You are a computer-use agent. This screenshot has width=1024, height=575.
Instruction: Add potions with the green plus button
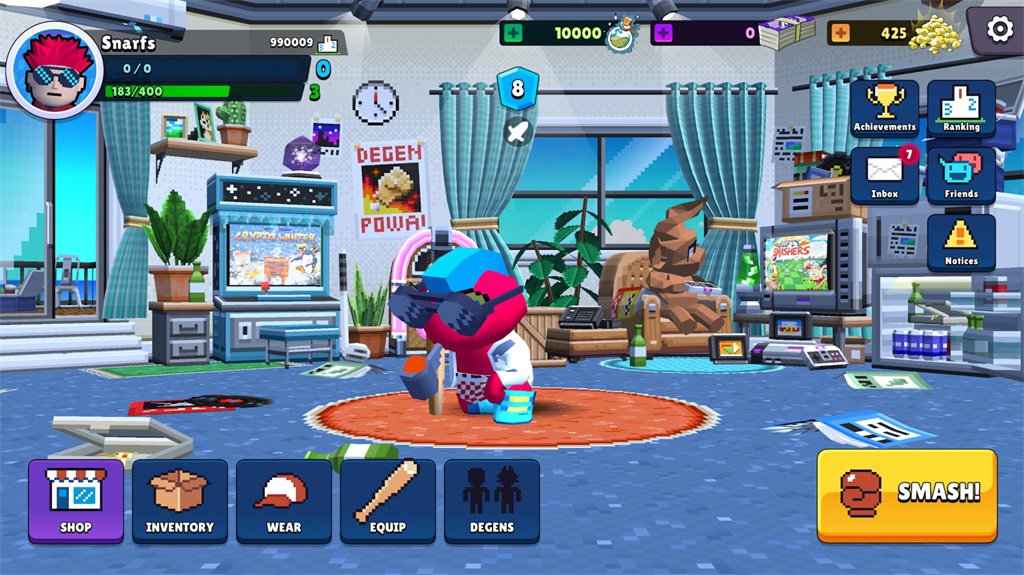(514, 33)
